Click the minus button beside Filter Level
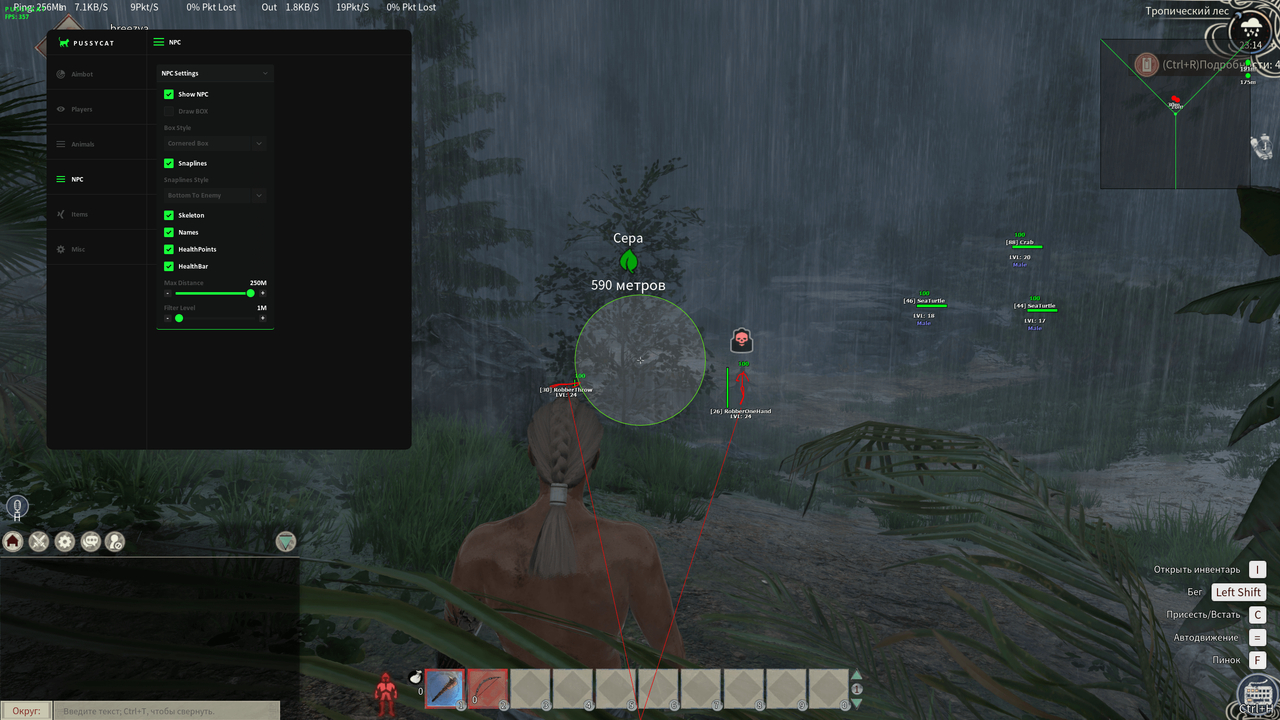1280x720 pixels. click(166, 317)
